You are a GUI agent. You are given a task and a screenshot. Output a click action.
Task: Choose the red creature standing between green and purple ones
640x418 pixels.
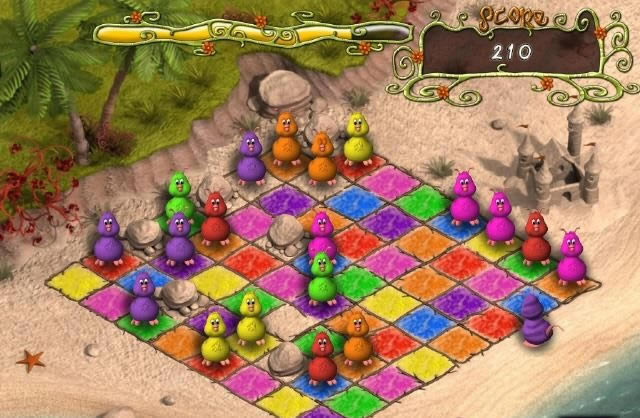[x=215, y=220]
